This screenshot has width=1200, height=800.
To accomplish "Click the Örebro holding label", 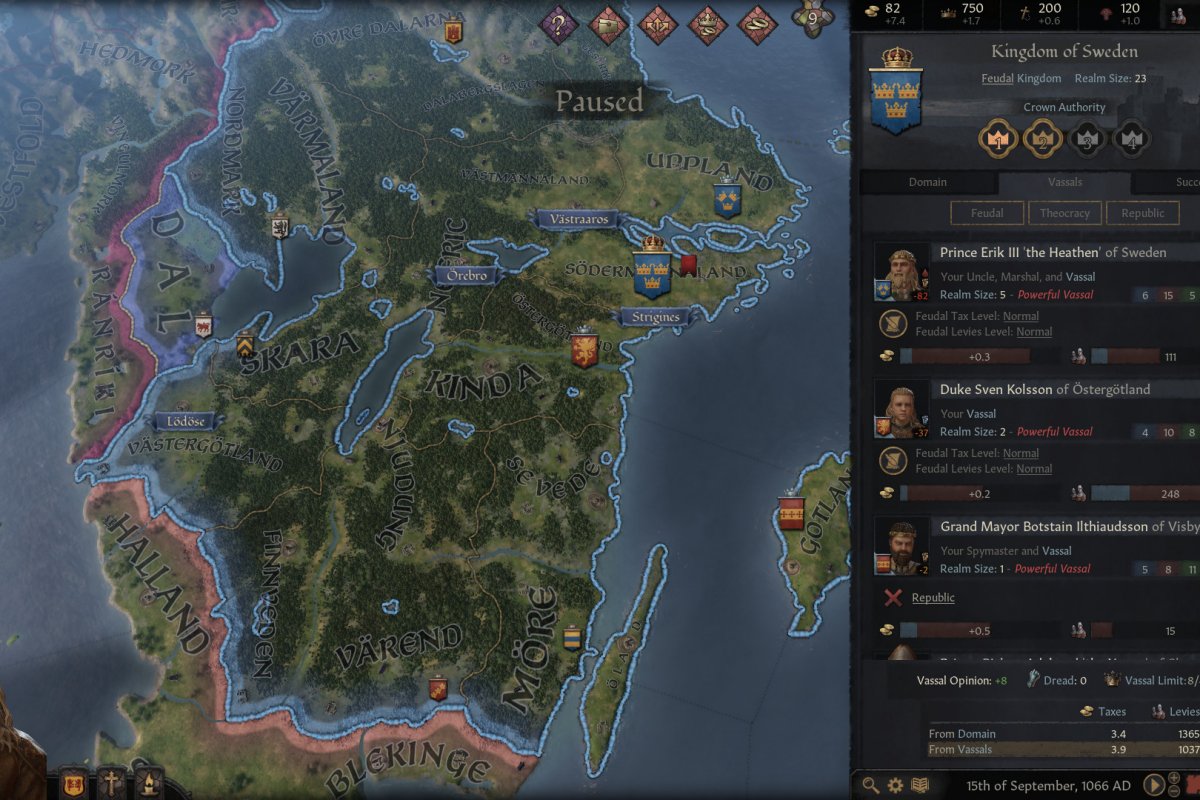I will point(465,275).
